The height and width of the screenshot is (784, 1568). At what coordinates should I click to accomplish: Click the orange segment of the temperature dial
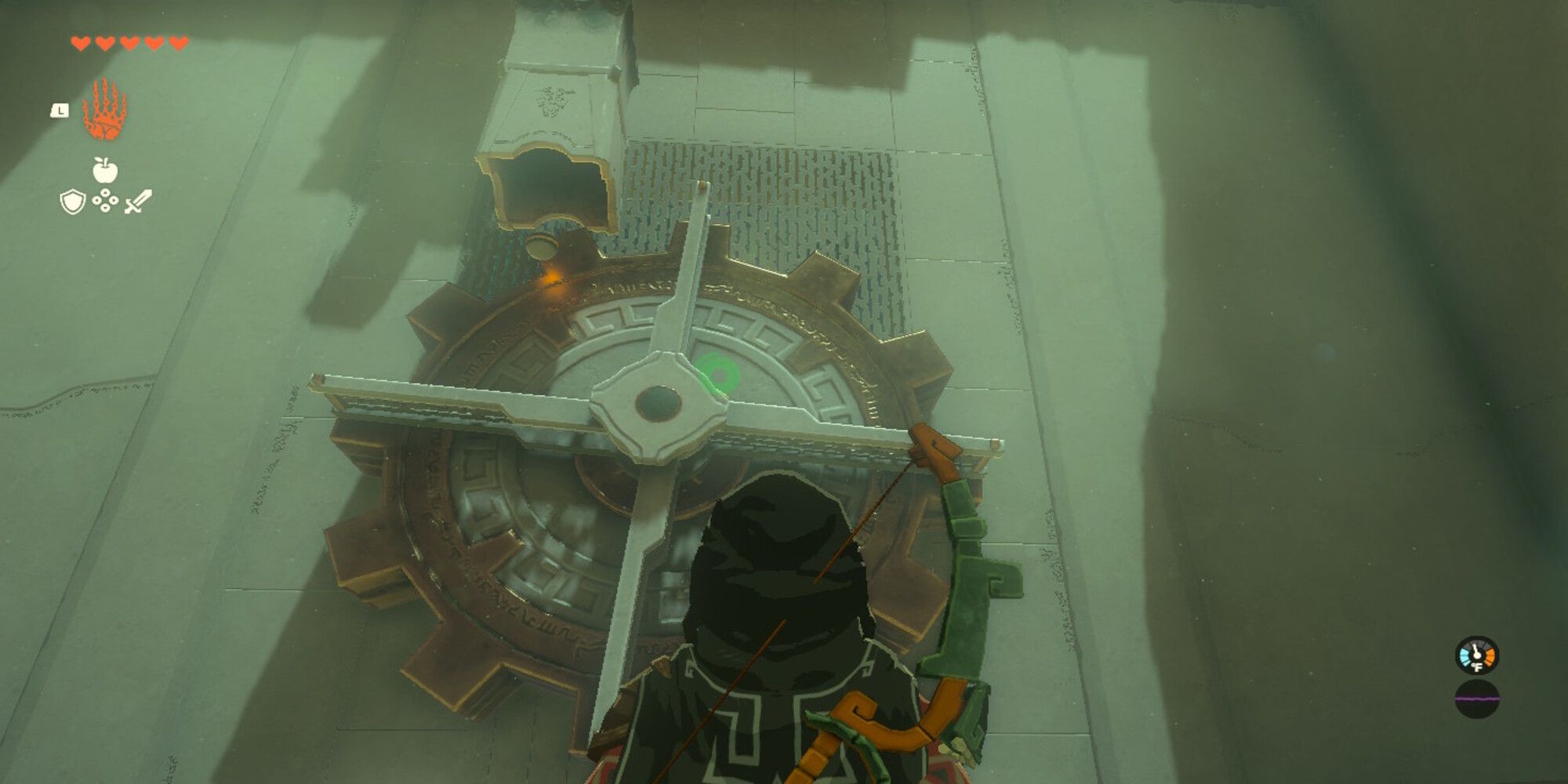tap(1490, 655)
